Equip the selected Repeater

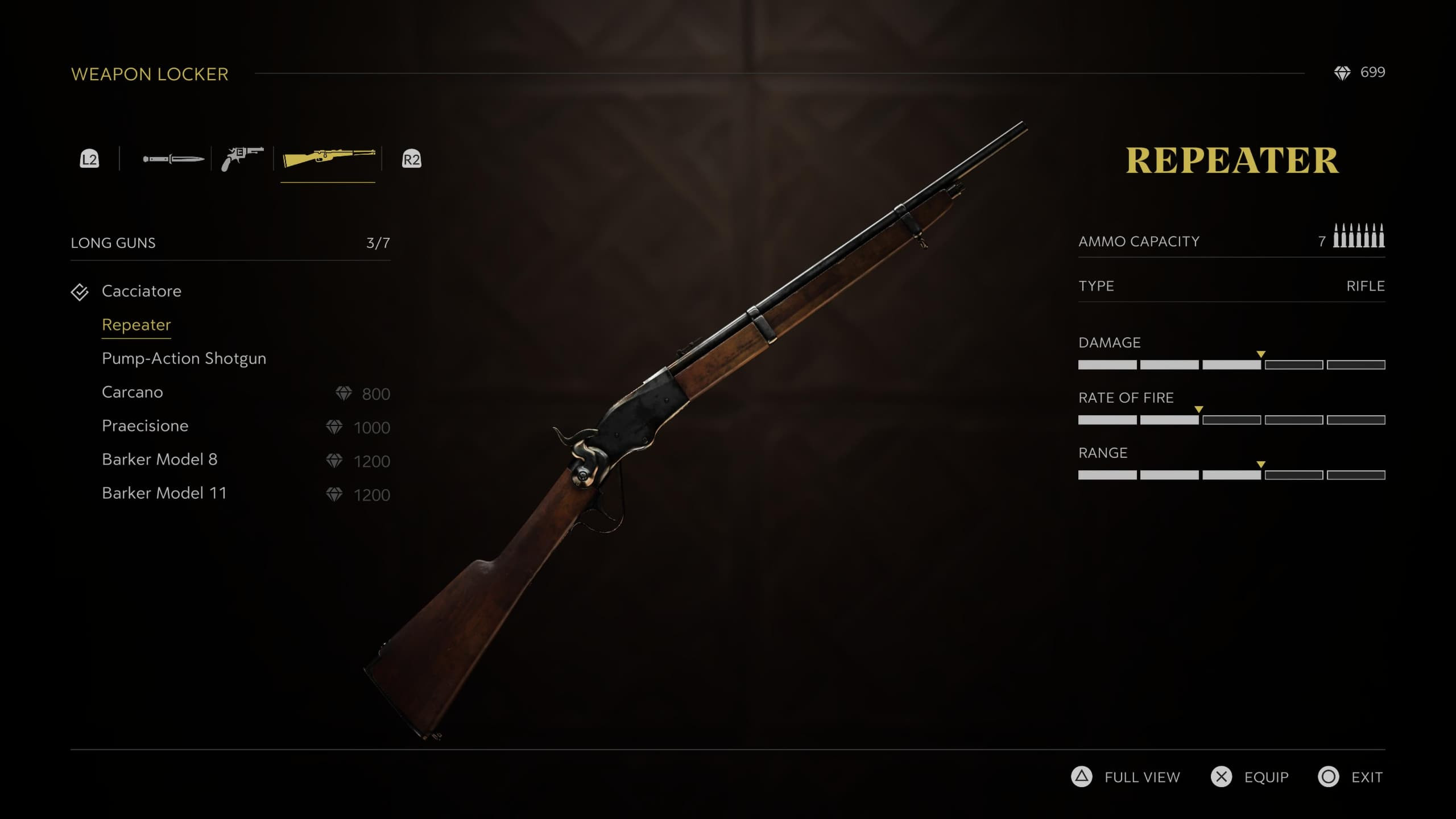point(1250,777)
